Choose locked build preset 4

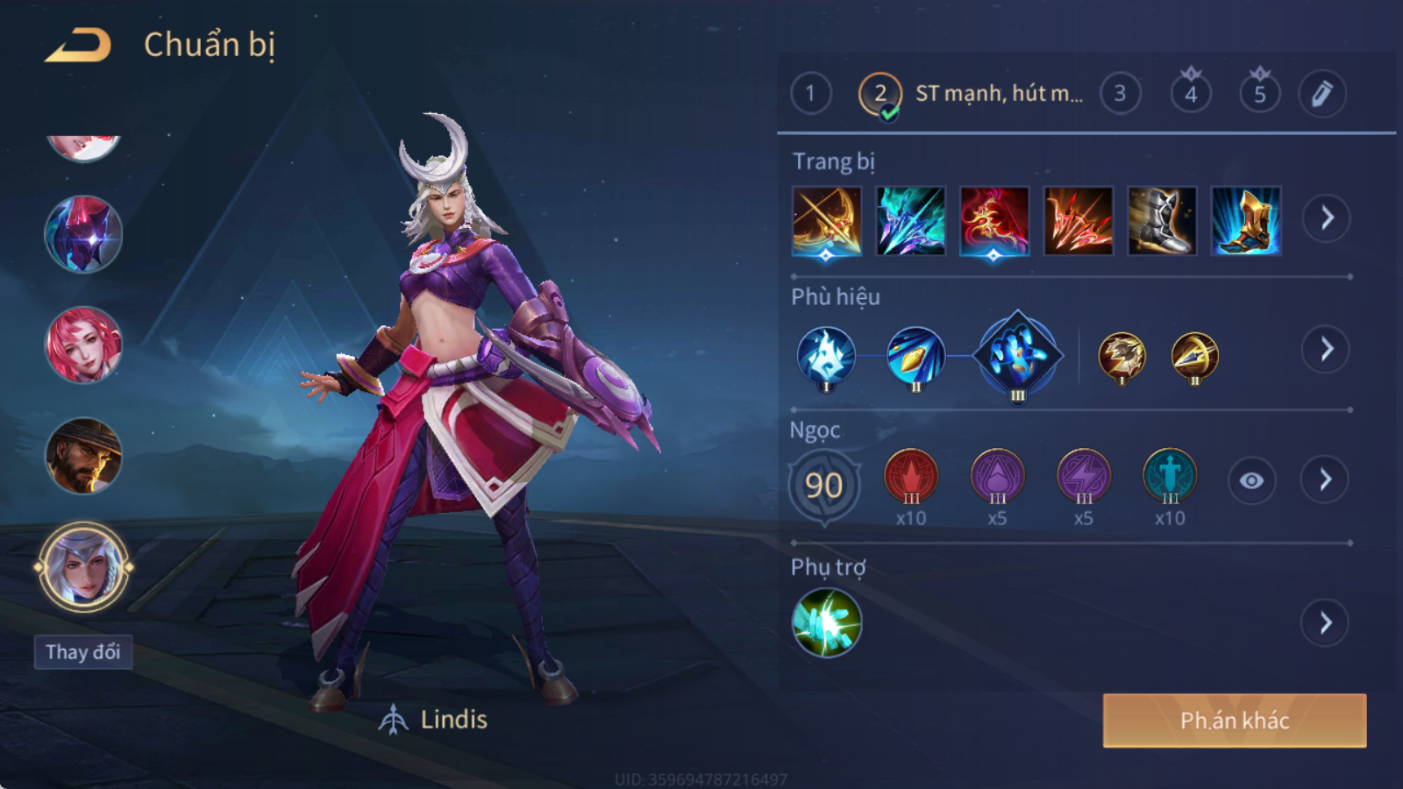click(x=1190, y=94)
